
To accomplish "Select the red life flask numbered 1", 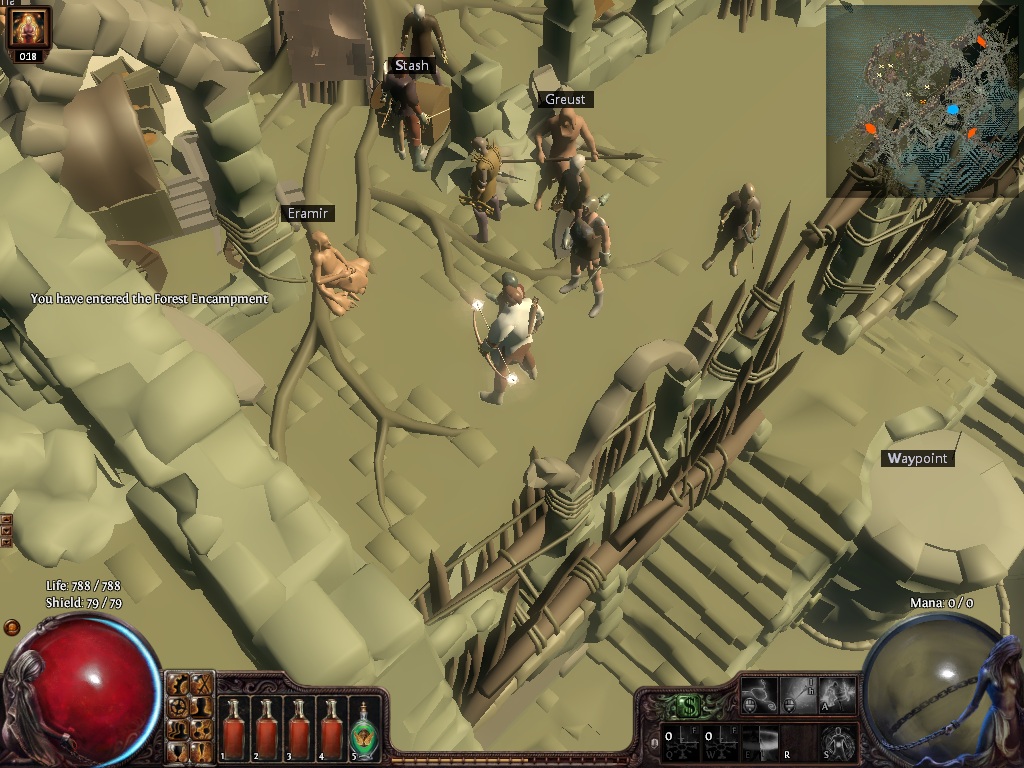I will point(234,728).
